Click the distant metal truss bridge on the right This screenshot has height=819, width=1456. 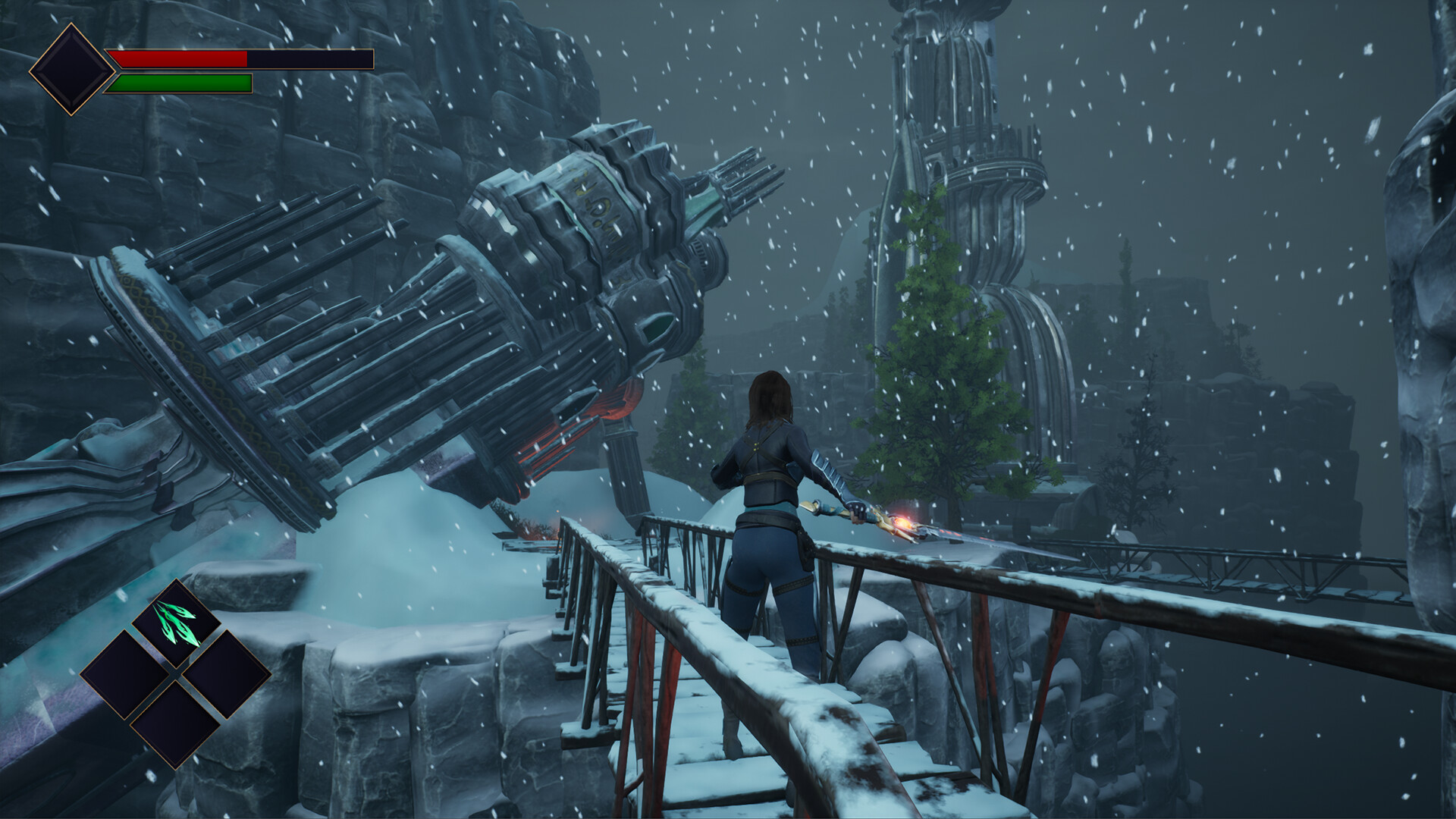click(1213, 561)
